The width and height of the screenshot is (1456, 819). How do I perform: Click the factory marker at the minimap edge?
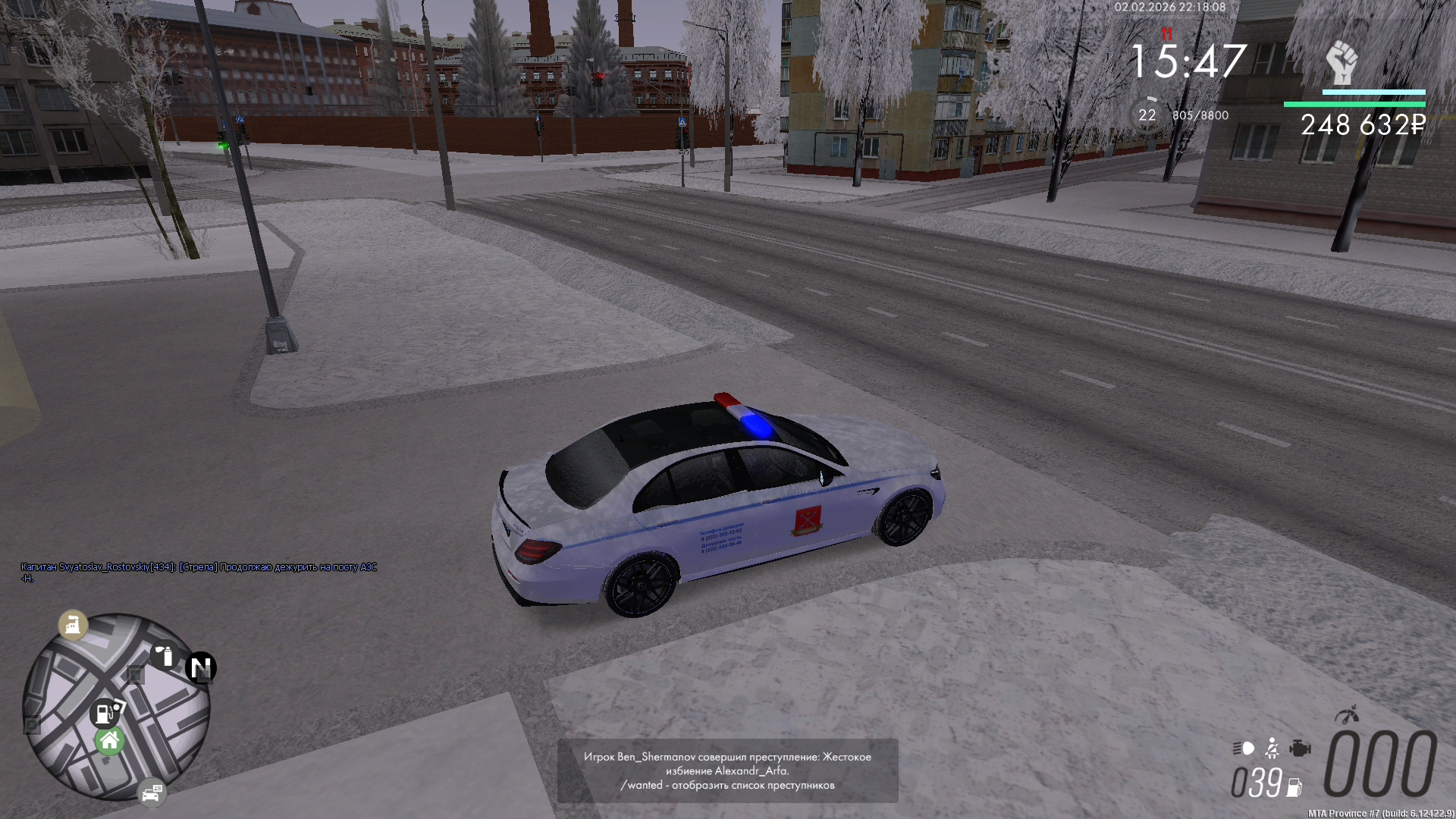point(74,625)
